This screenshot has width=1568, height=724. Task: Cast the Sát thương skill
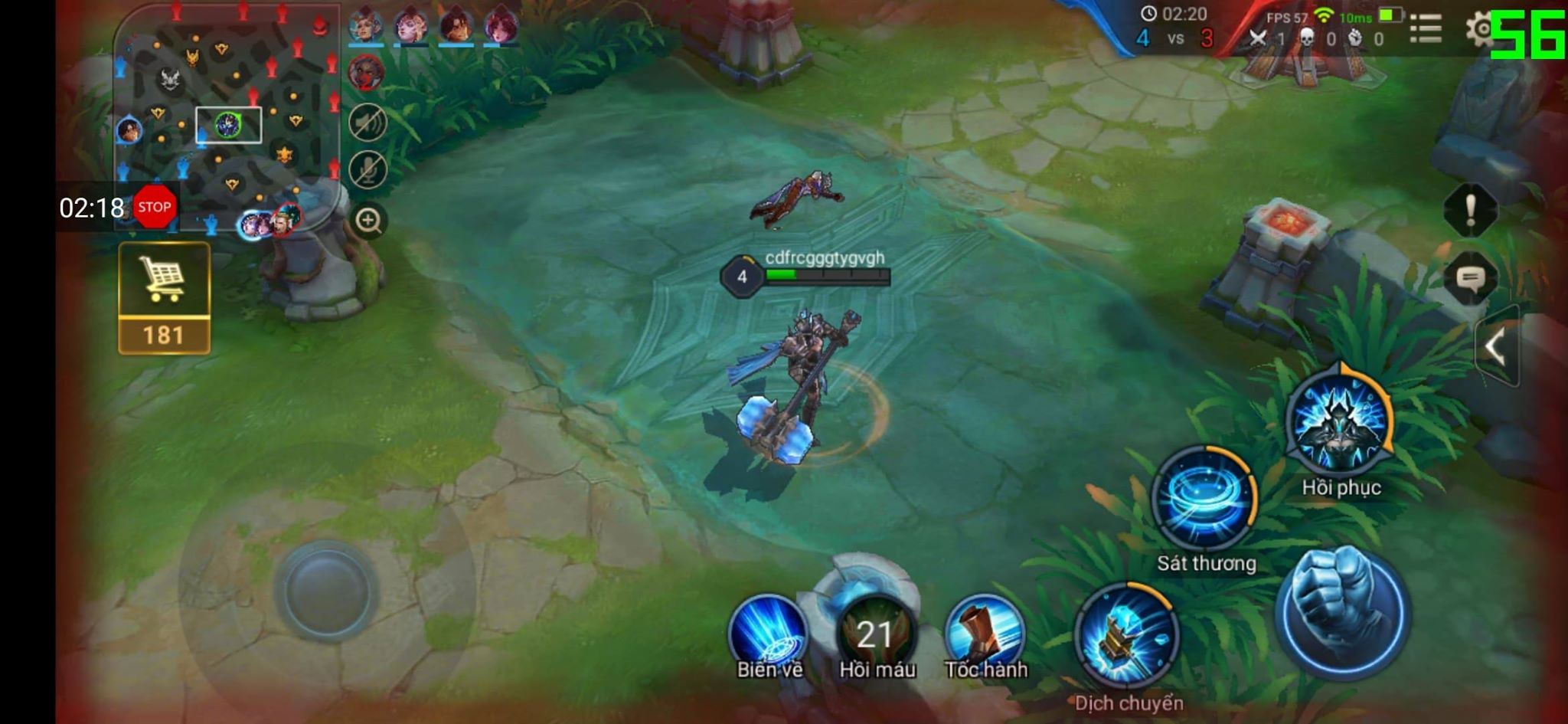[x=1205, y=500]
